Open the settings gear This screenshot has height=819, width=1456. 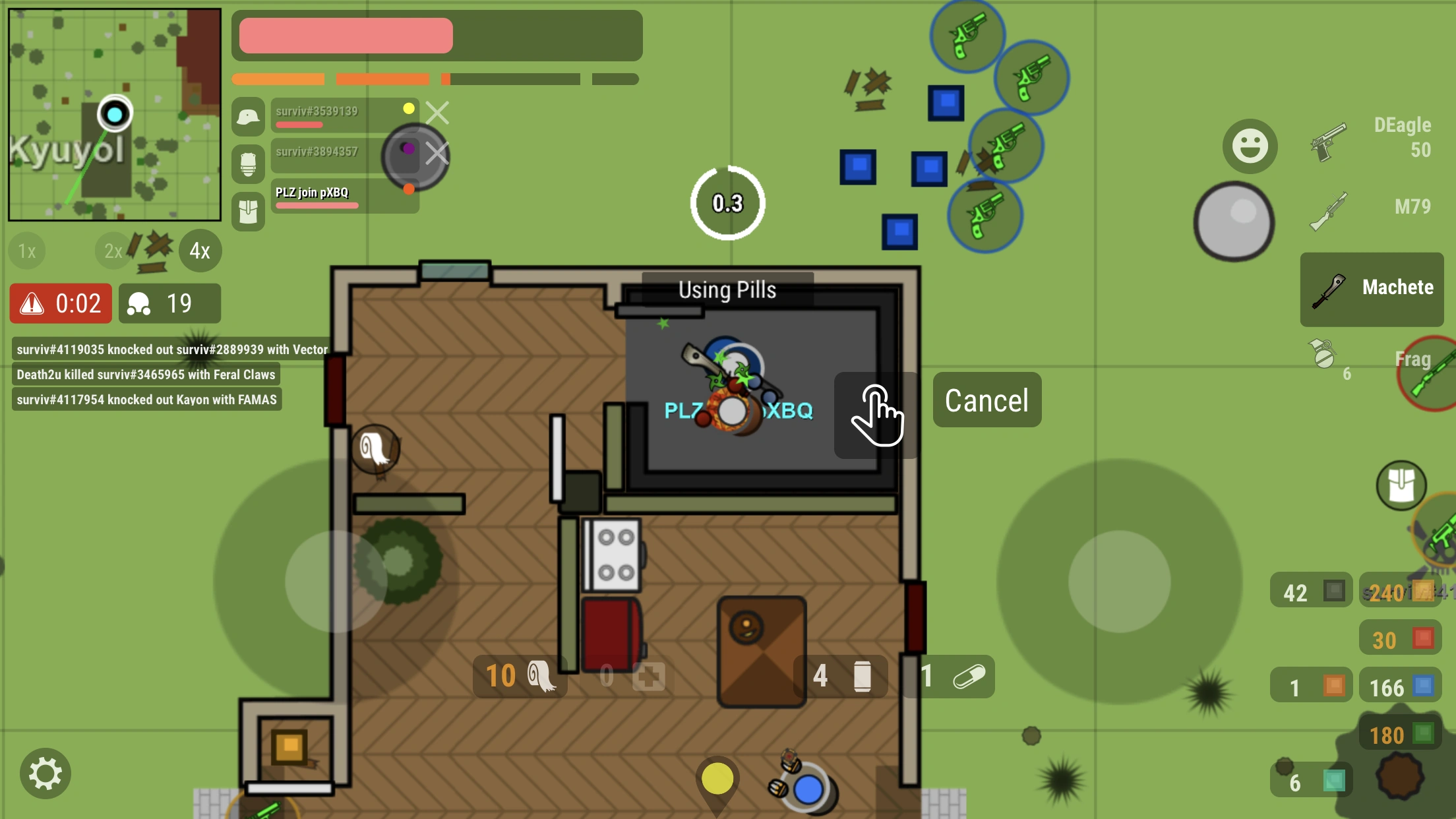pos(47,772)
